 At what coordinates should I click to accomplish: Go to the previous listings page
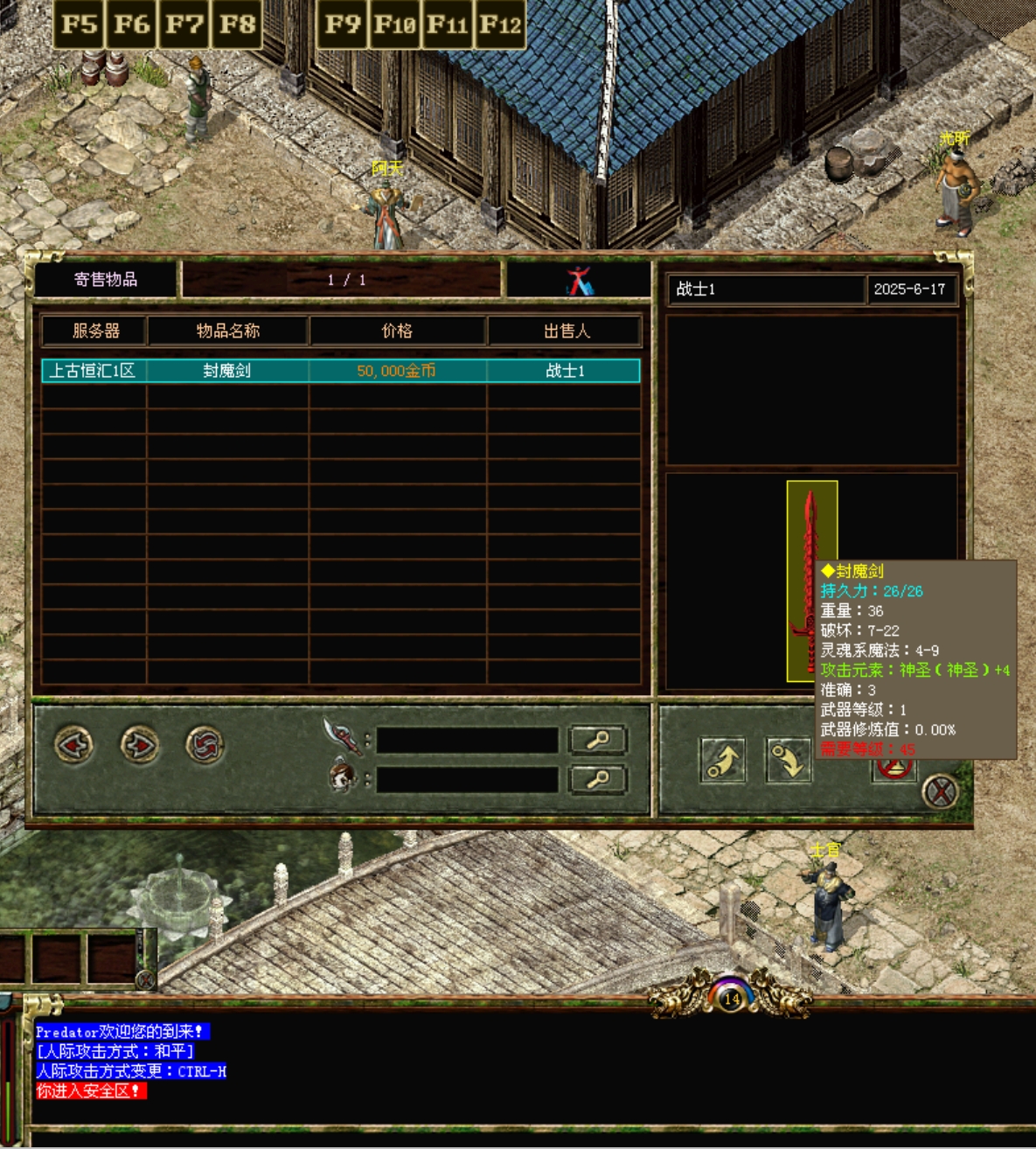point(73,745)
